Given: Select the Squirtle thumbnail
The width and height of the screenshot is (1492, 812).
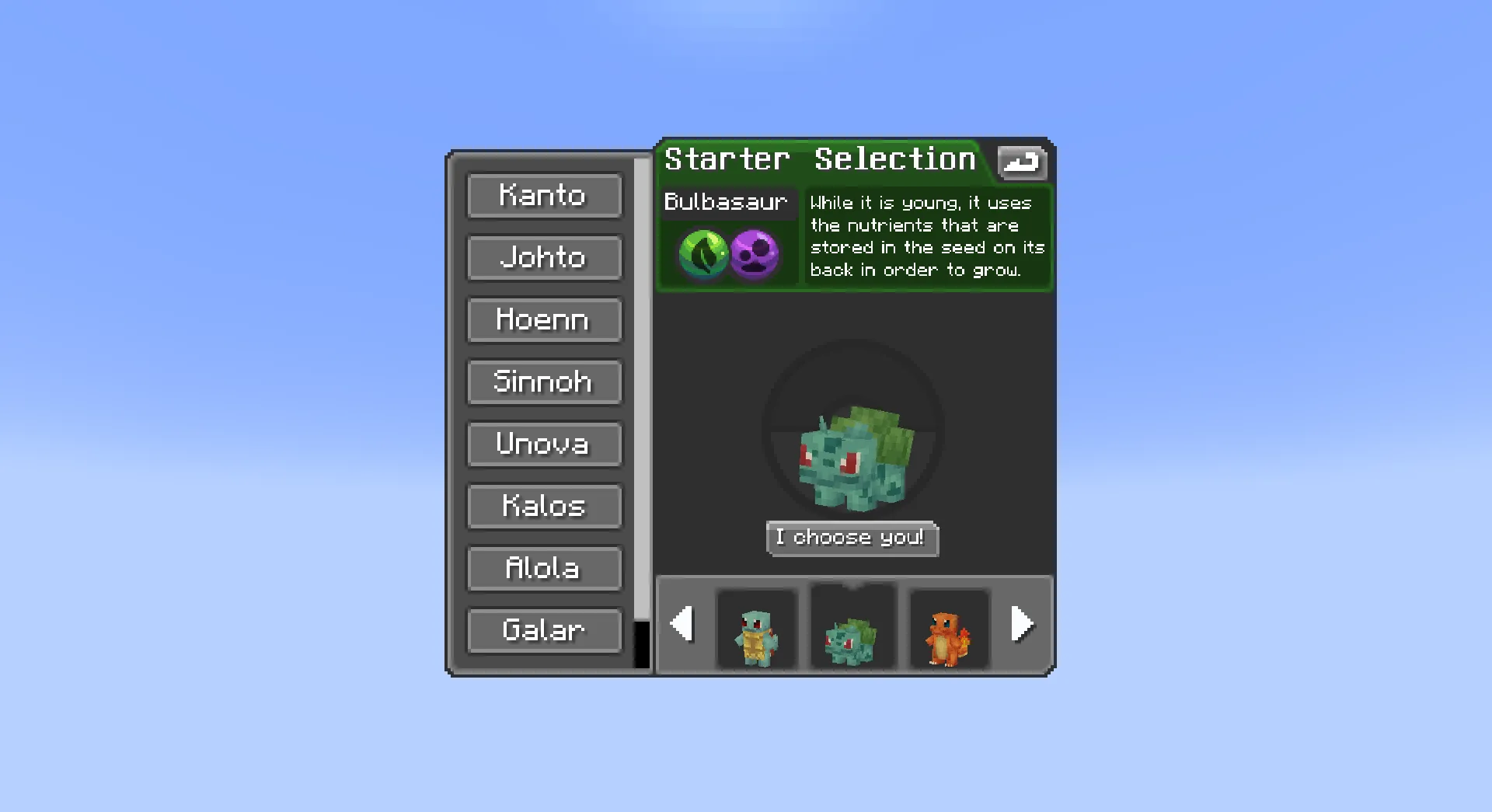Looking at the screenshot, I should 757,628.
